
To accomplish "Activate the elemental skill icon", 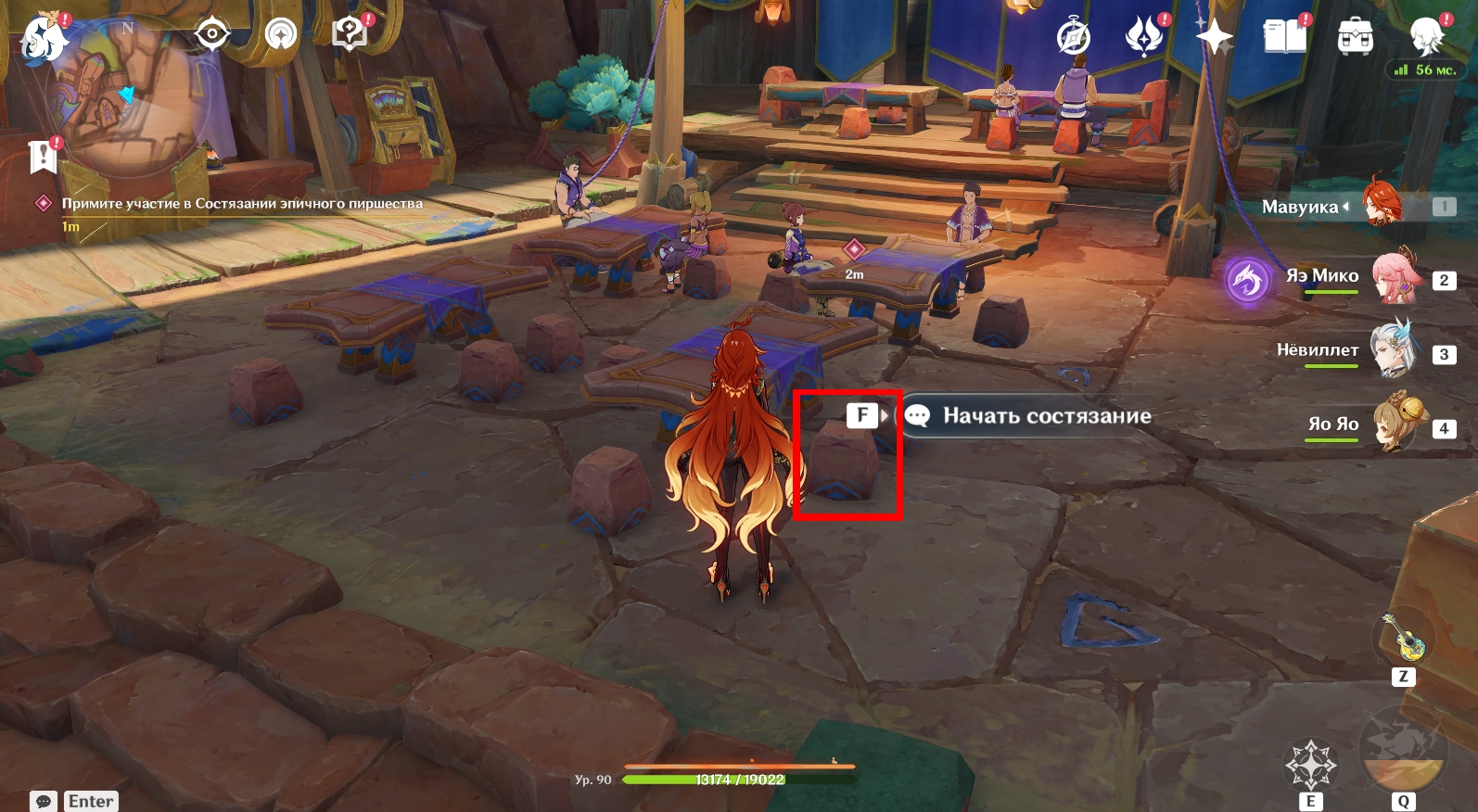I will [x=1310, y=764].
